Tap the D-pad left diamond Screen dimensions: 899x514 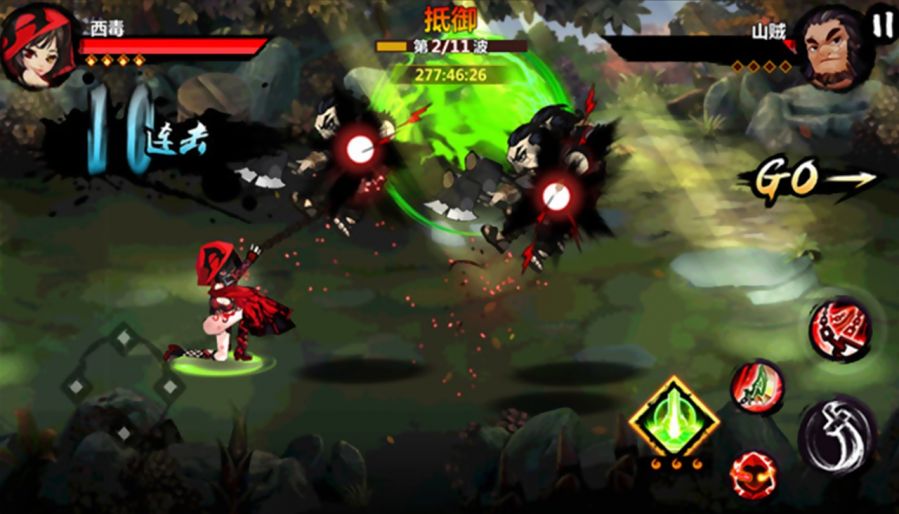(x=75, y=385)
